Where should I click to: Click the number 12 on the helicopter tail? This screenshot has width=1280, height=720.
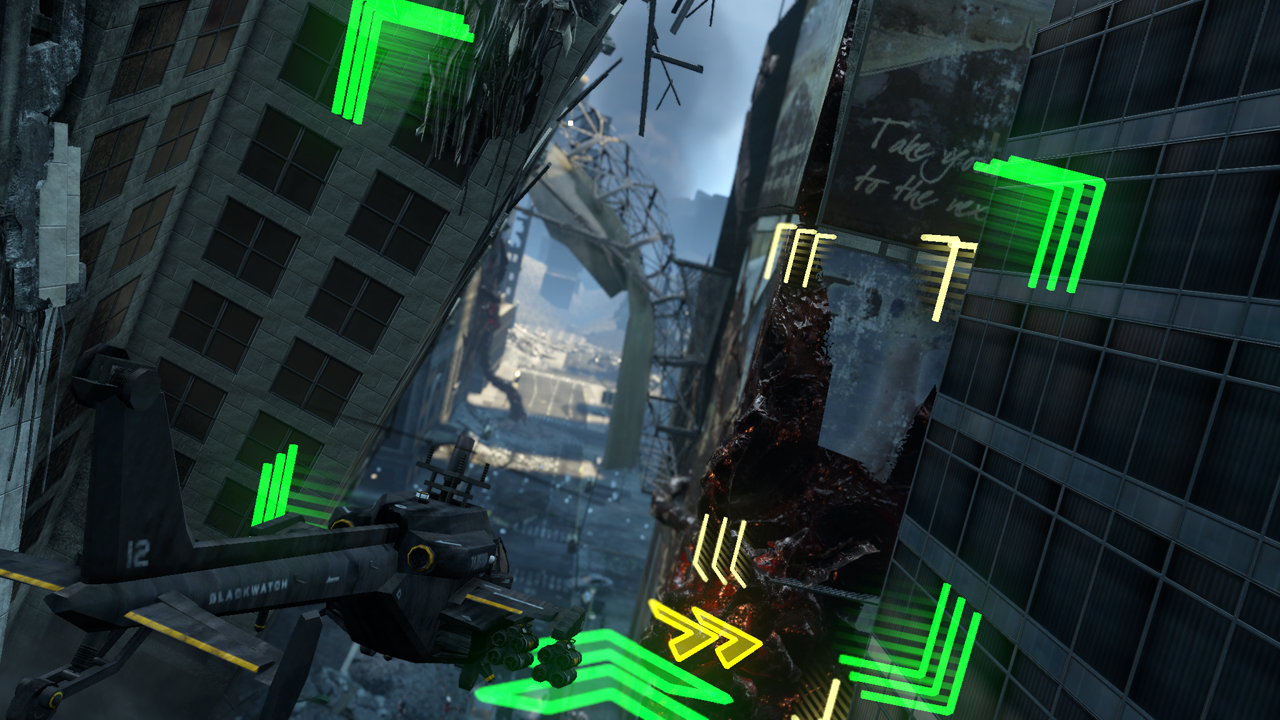point(138,555)
